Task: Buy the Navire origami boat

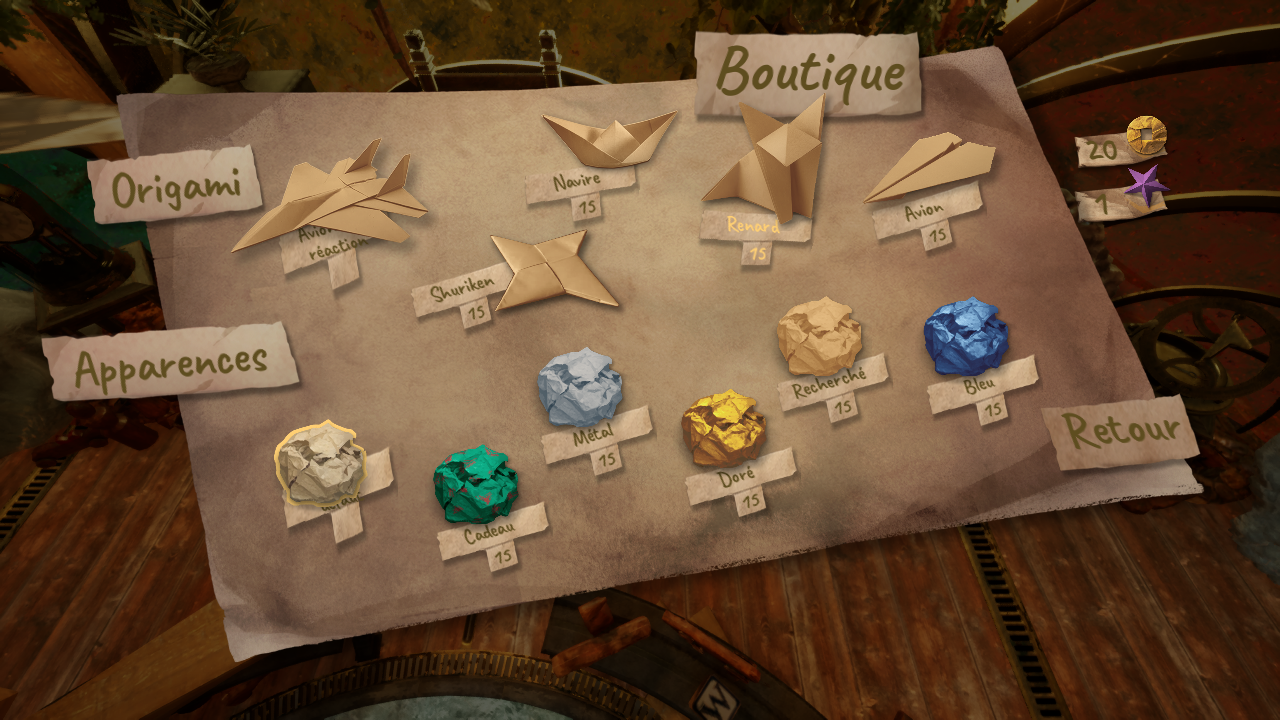Action: pos(609,139)
